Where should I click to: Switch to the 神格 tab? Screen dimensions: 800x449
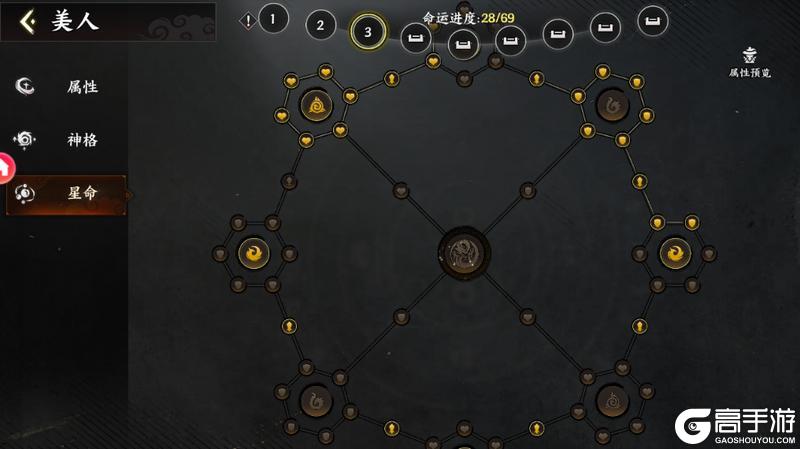tap(66, 139)
